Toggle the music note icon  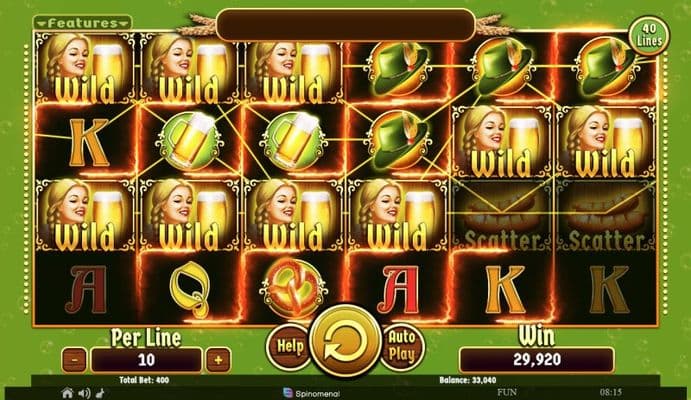click(101, 393)
